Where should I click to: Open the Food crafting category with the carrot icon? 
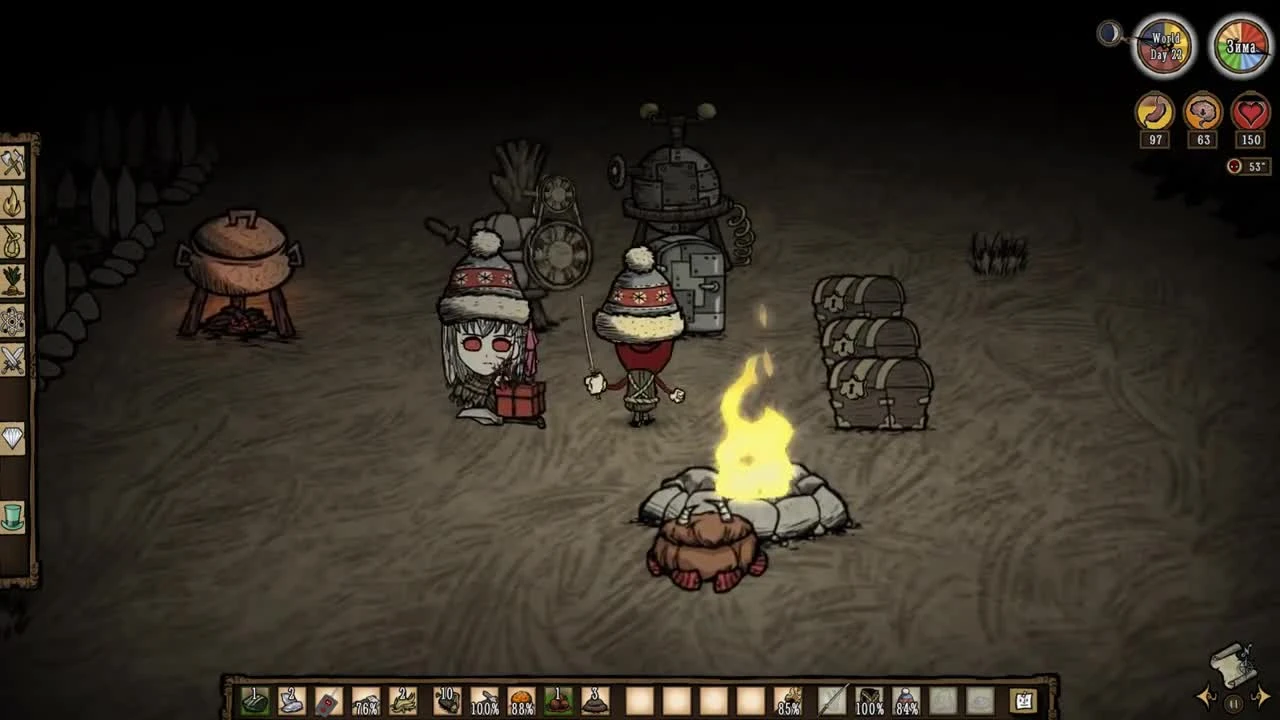pos(15,281)
